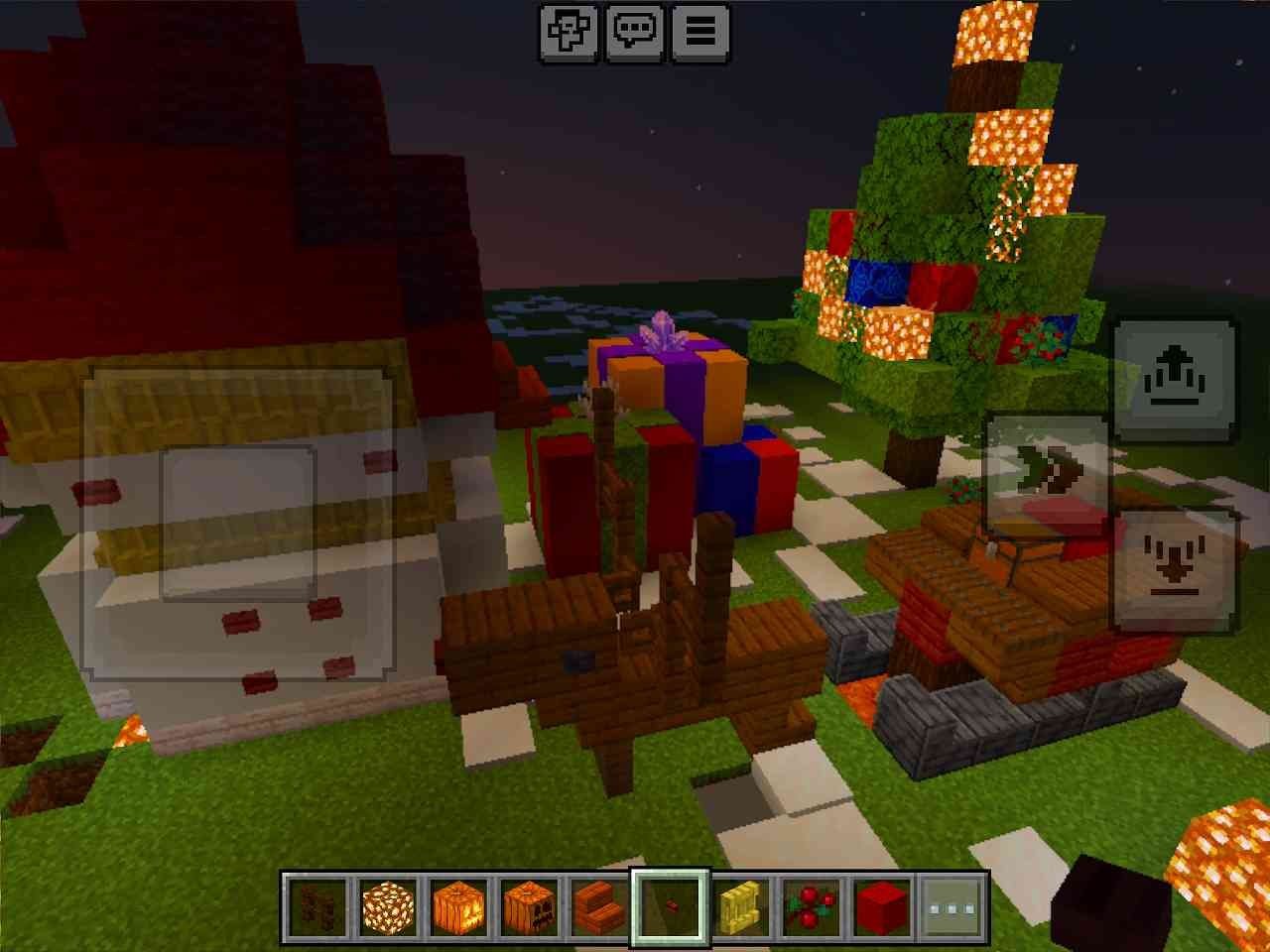Tap the fly up arrow button
Image resolution: width=1270 pixels, height=952 pixels.
pos(1176,380)
